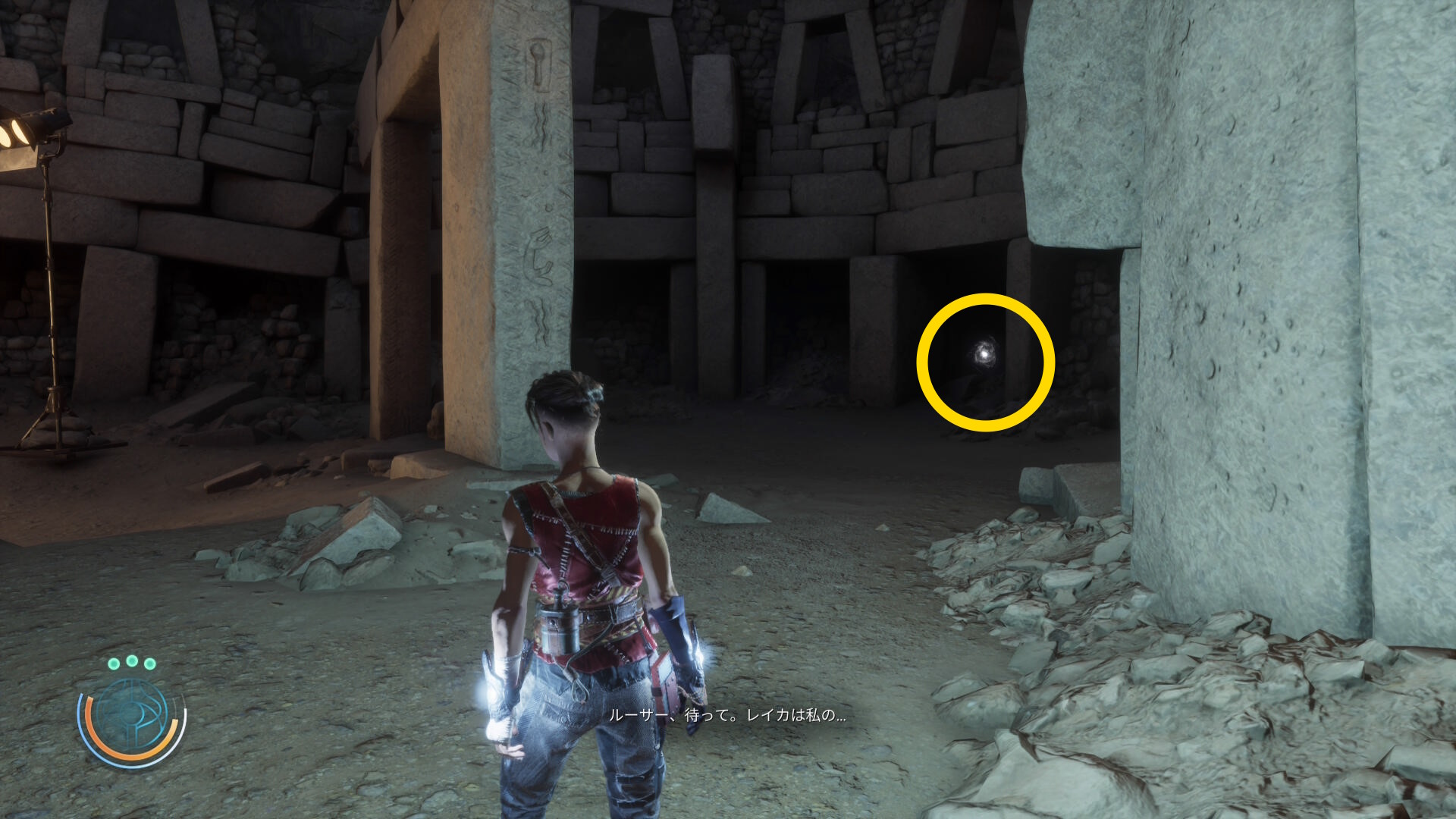Screen dimensions: 1456x819
Task: Click the circular eye emblem HUD icon
Action: click(x=132, y=717)
